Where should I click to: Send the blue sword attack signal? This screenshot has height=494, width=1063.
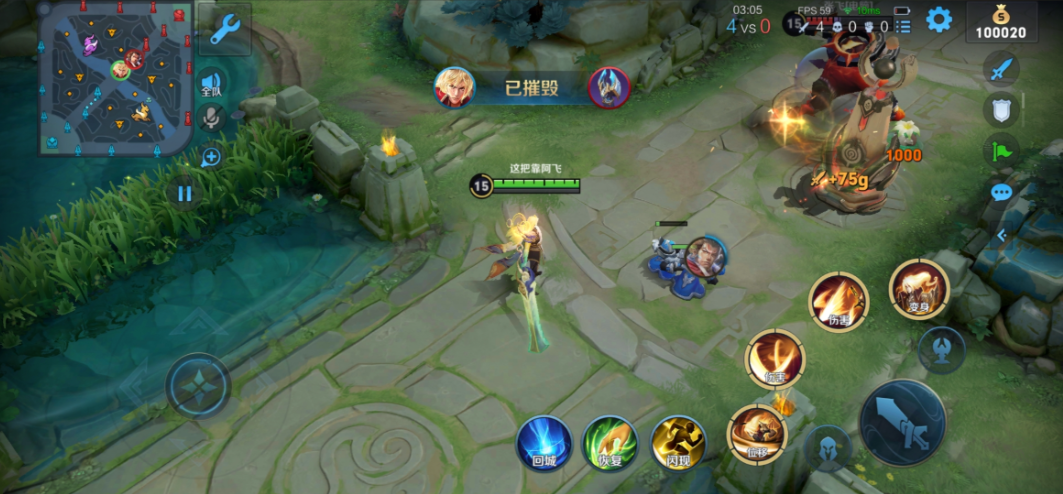pyautogui.click(x=1001, y=68)
